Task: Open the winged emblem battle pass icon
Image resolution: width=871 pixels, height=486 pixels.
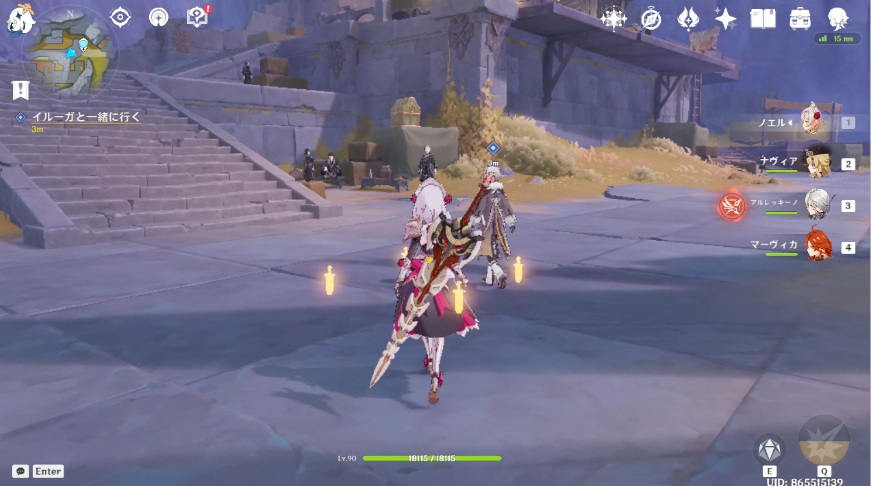Action: pos(689,18)
